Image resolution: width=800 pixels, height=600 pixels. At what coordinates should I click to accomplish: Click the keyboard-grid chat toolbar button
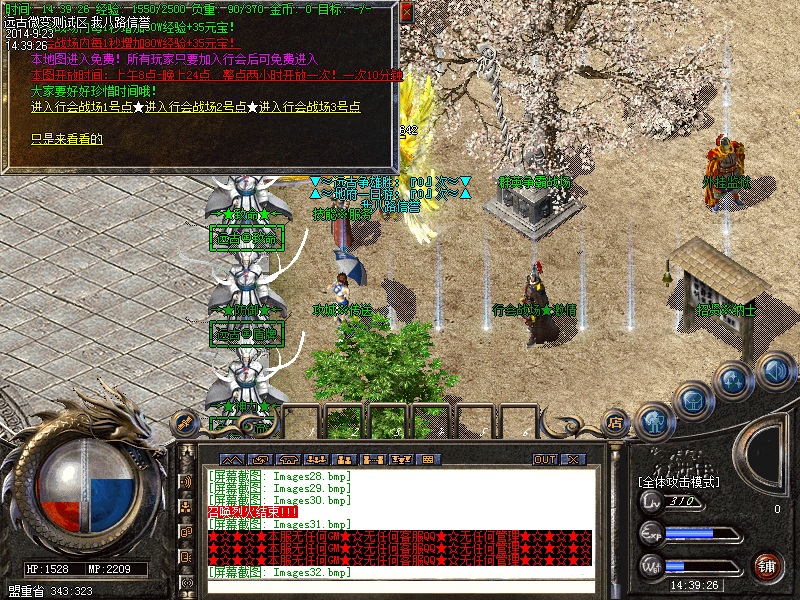tap(430, 459)
